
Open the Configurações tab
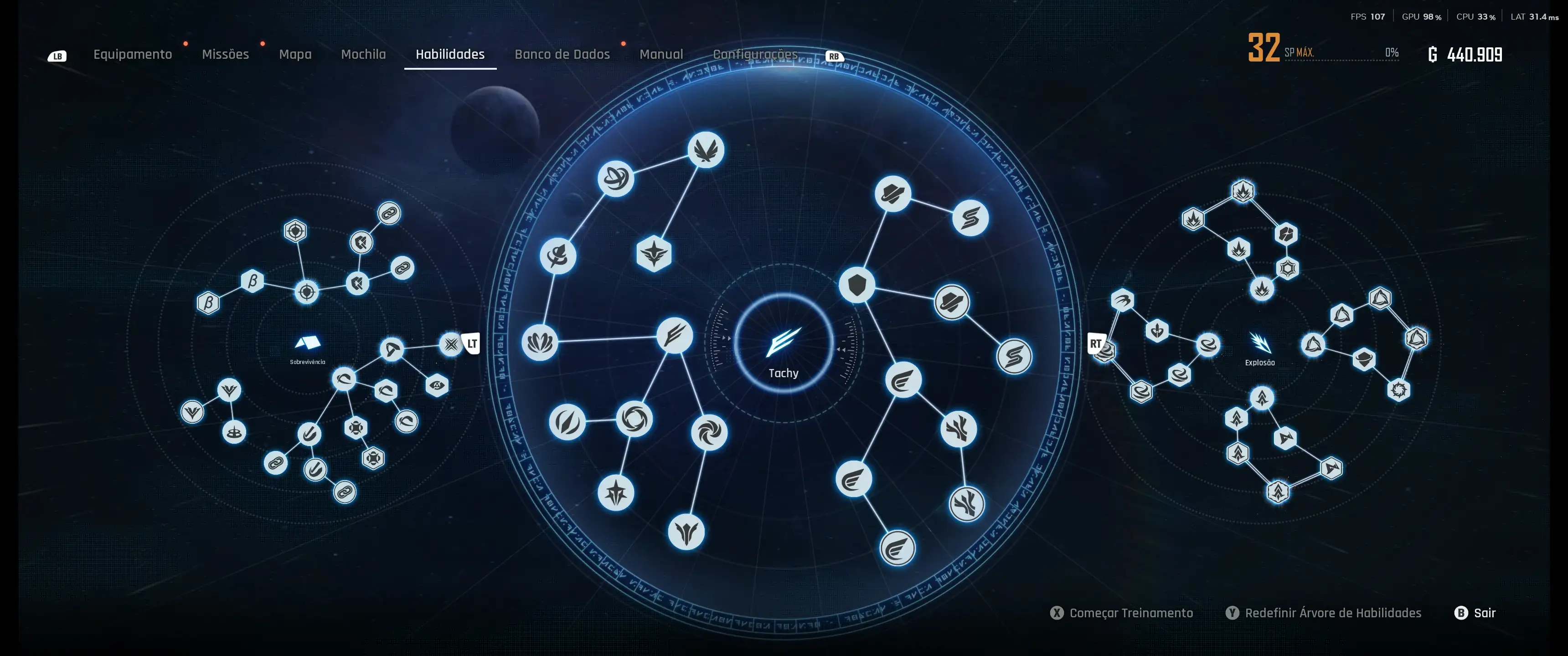pyautogui.click(x=755, y=54)
